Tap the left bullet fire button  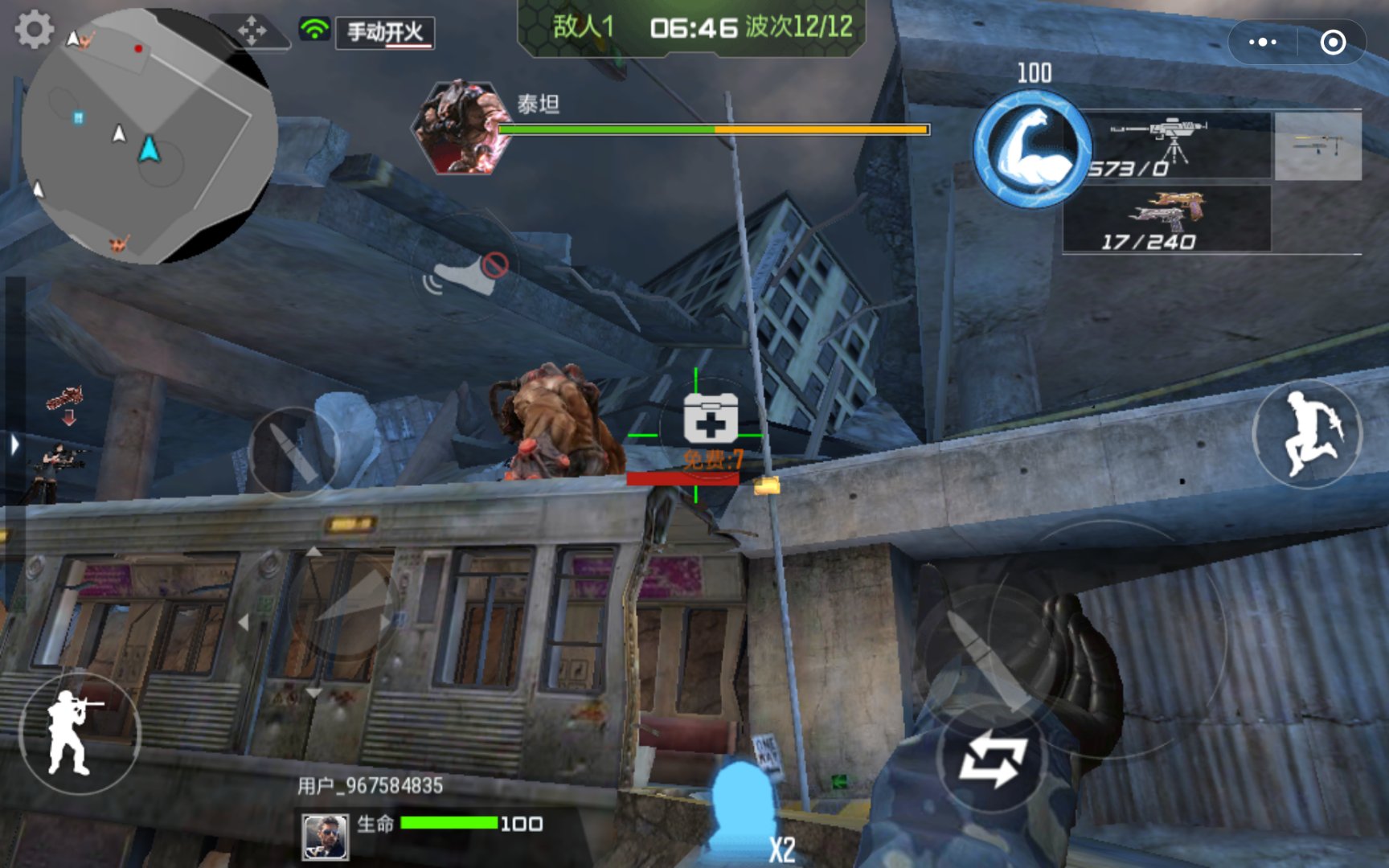[x=293, y=452]
